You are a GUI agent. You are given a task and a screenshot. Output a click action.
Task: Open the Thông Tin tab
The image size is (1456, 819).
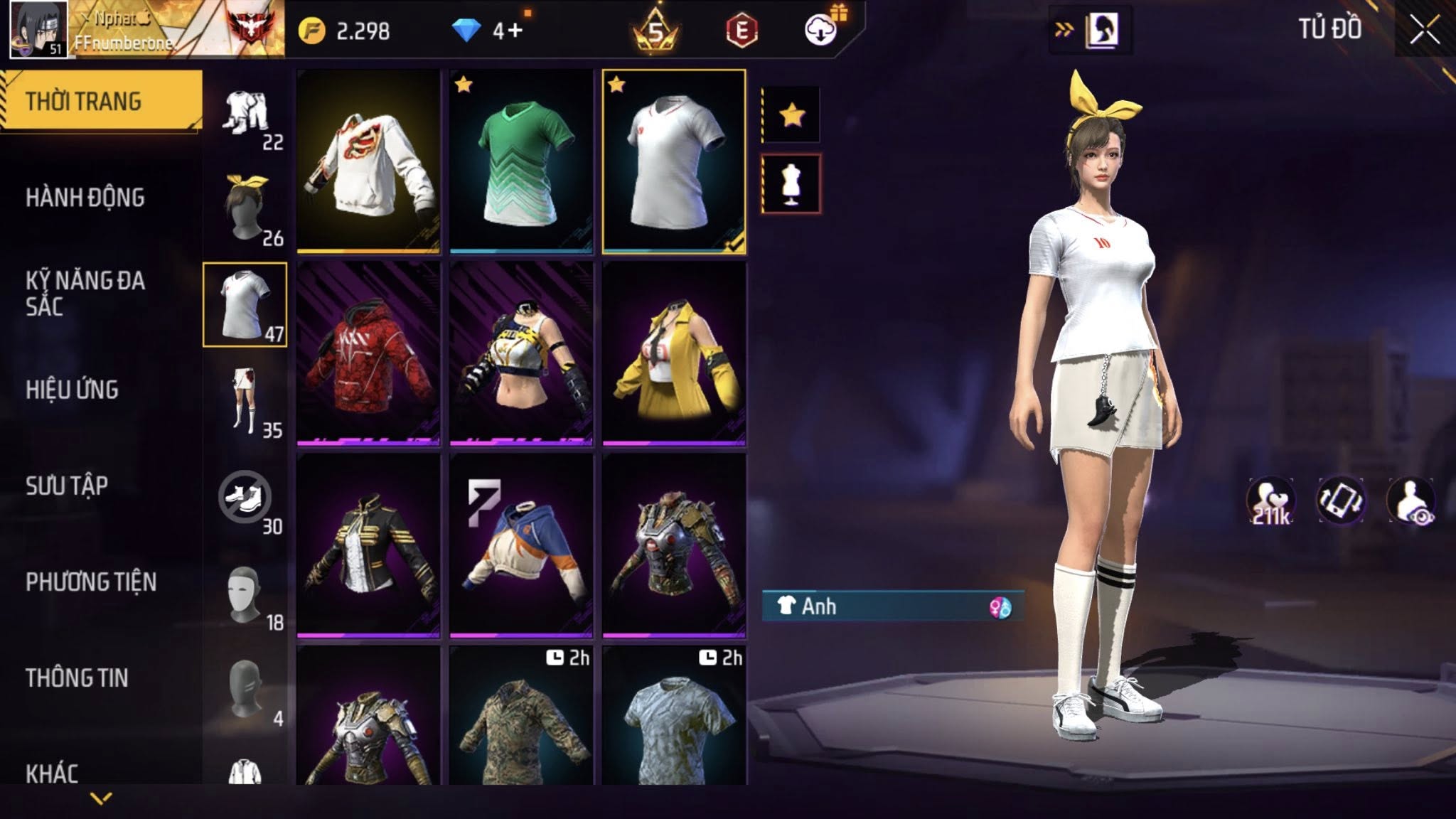(x=77, y=678)
